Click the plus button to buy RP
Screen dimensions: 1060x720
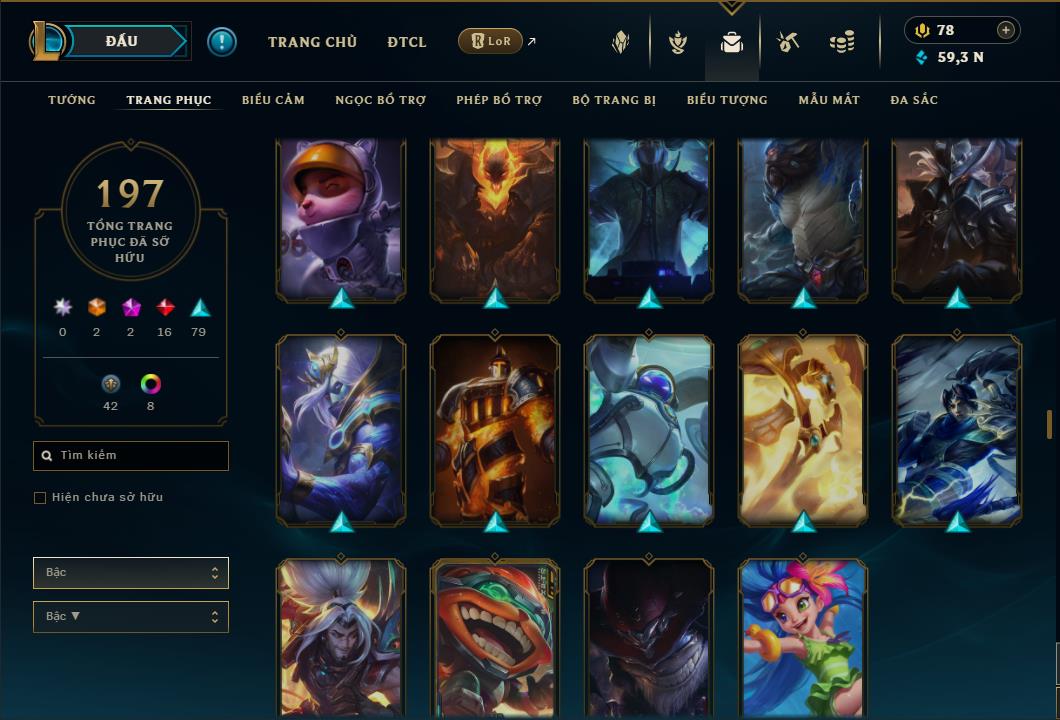[x=1006, y=30]
